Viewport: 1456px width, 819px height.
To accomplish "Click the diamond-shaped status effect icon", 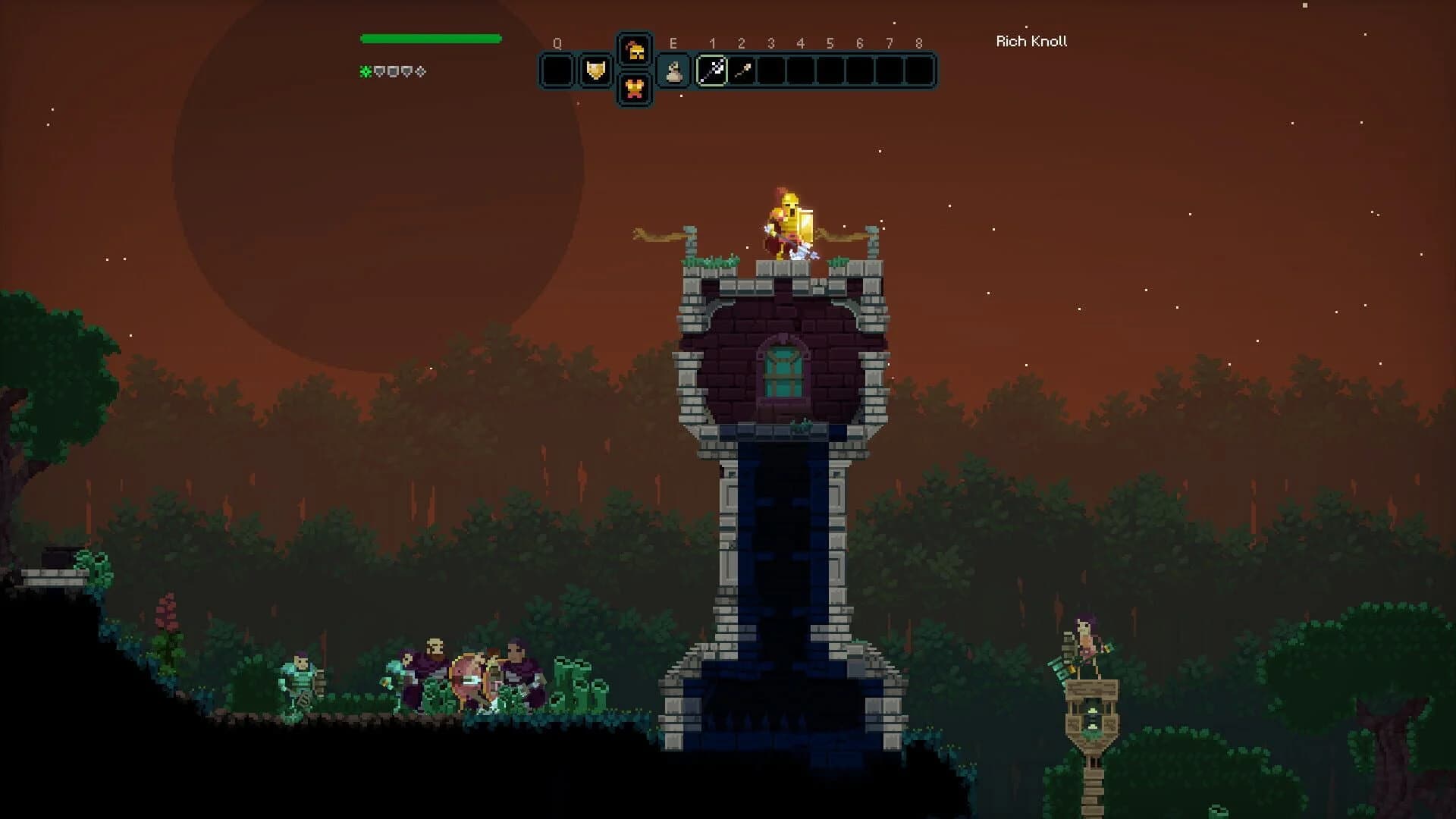I will point(419,72).
